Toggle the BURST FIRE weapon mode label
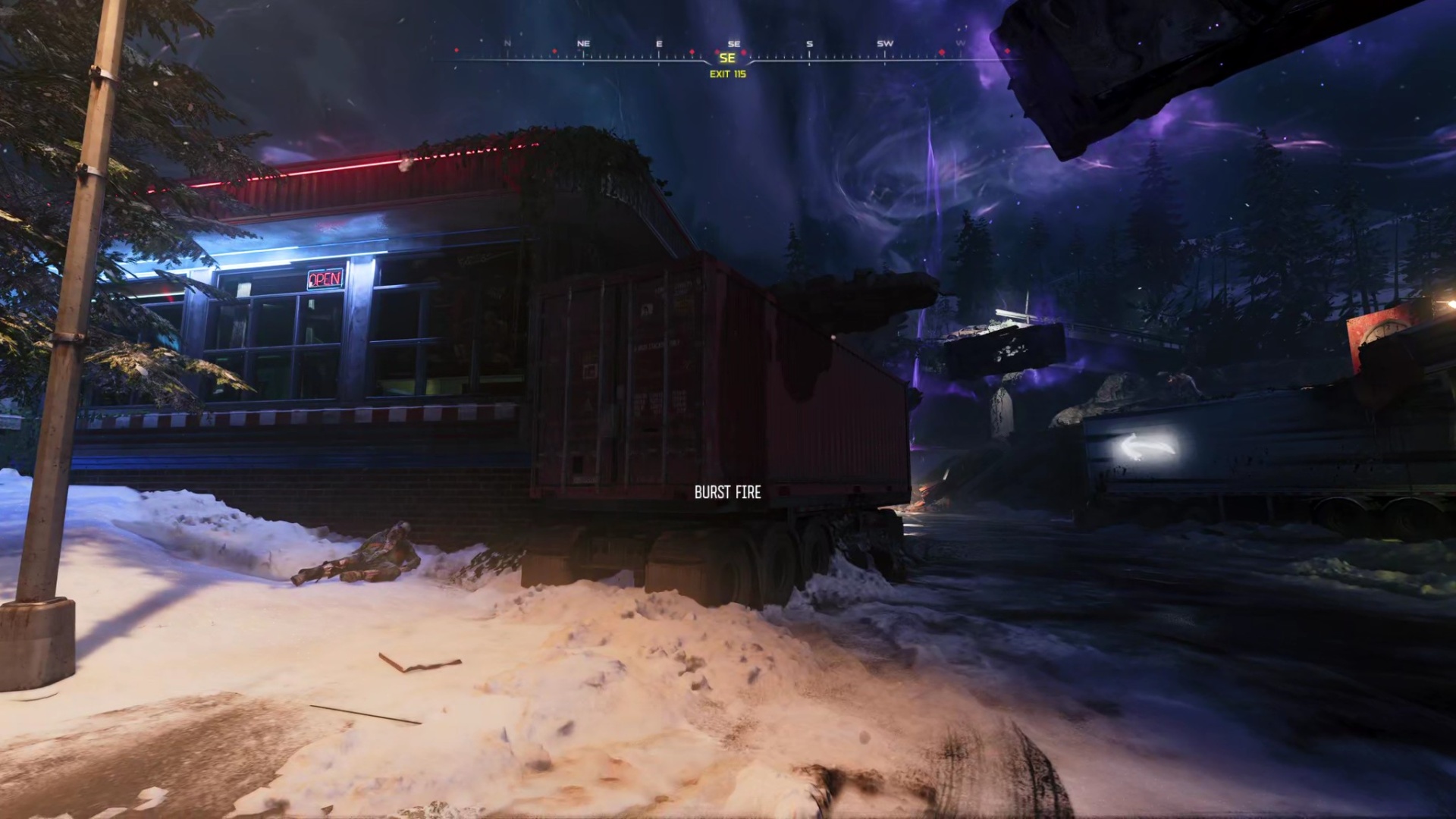Screen dimensions: 1456x819 coord(728,492)
